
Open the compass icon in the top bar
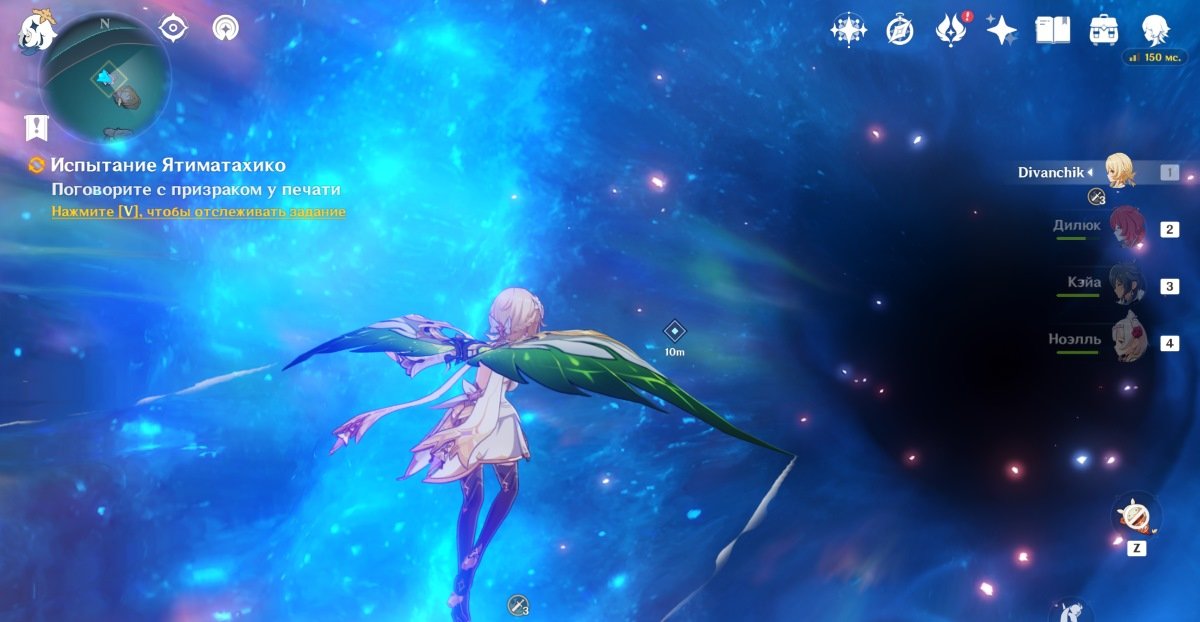900,30
